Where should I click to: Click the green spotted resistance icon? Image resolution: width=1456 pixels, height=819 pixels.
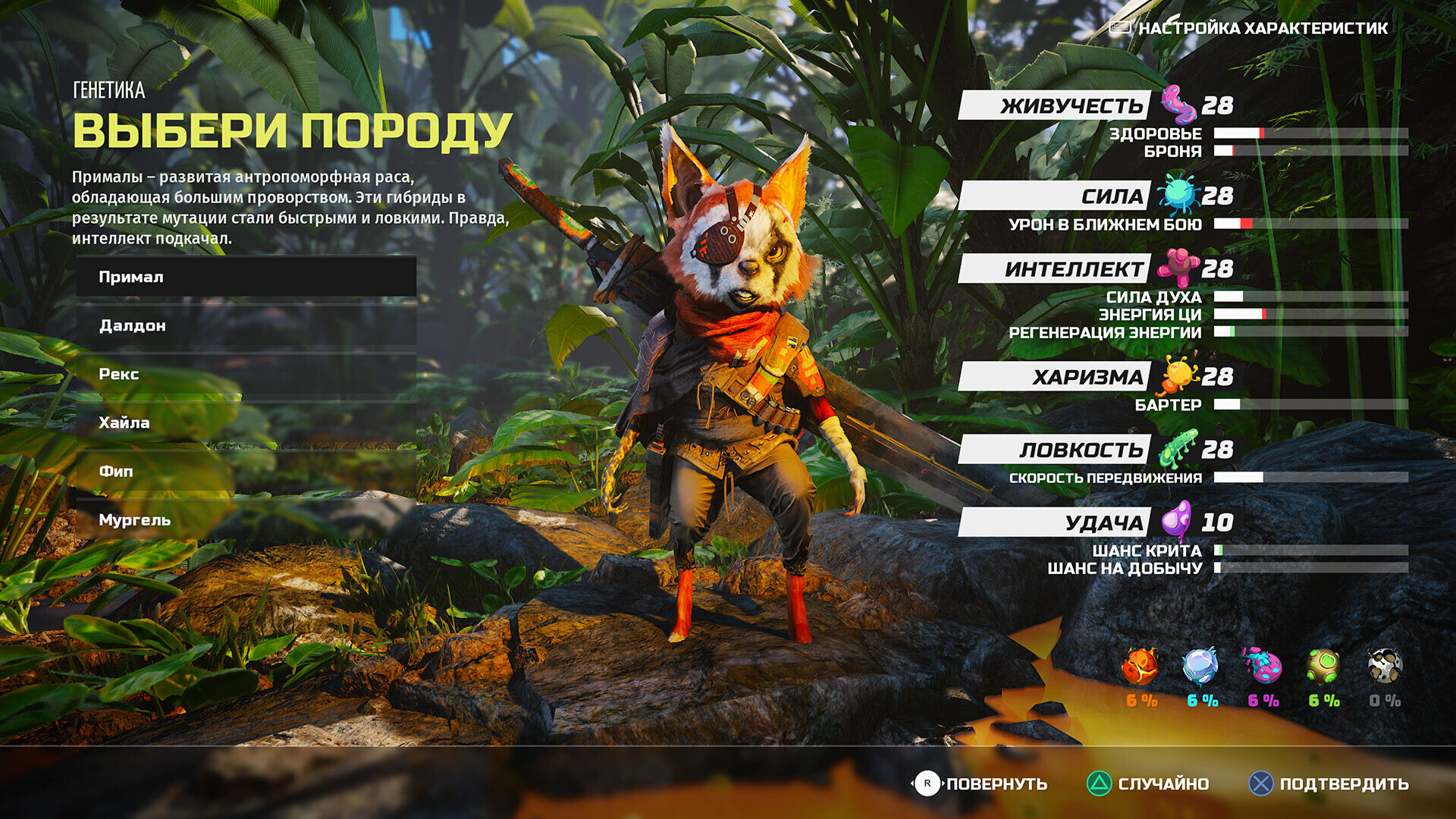click(x=1323, y=667)
